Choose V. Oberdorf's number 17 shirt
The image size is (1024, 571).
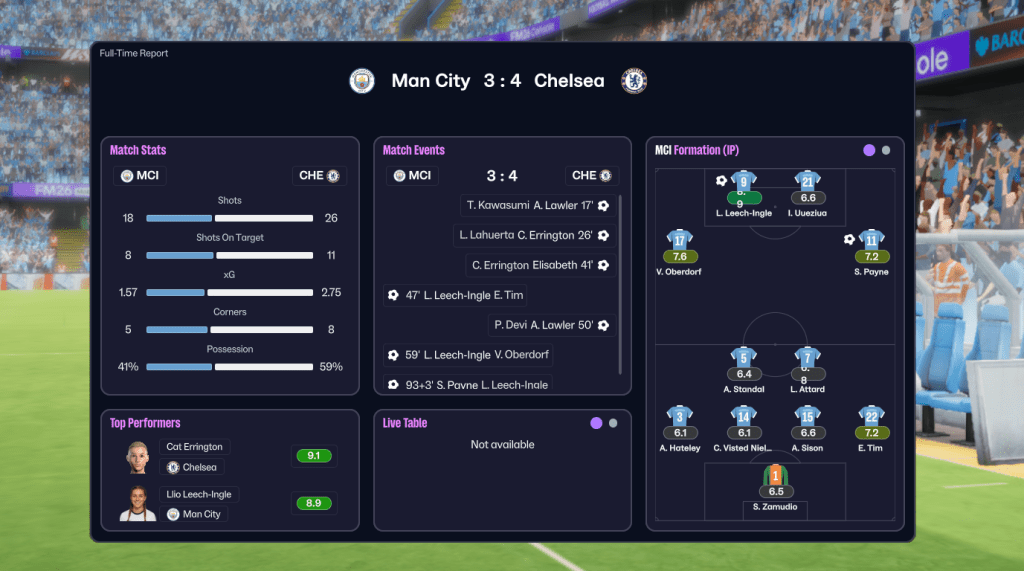(x=680, y=240)
